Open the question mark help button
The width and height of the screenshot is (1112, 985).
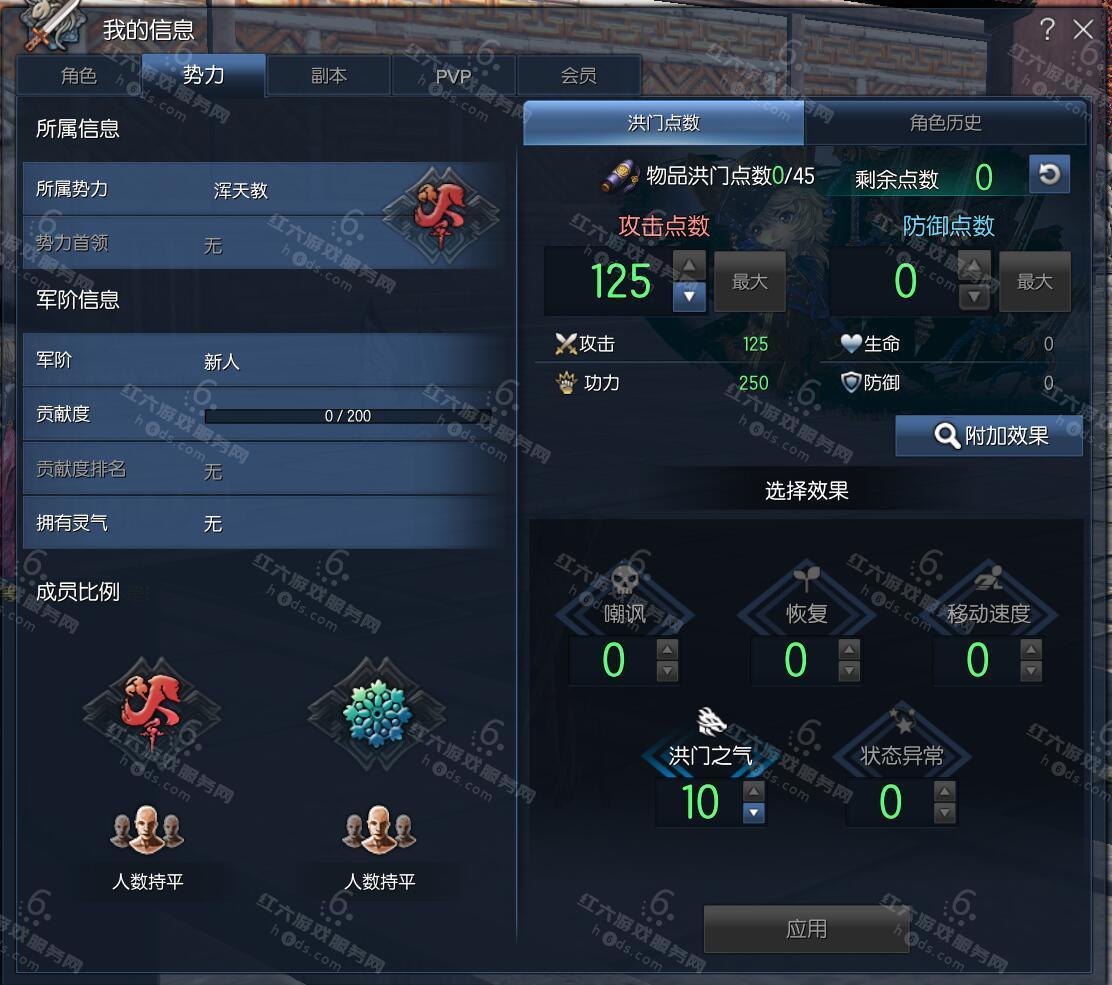click(x=1047, y=30)
